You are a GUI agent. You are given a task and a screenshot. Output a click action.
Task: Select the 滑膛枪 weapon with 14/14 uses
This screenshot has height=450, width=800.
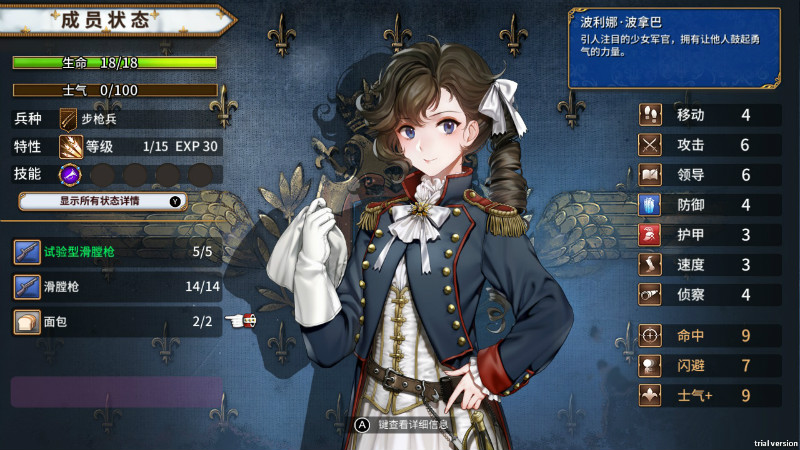click(118, 287)
